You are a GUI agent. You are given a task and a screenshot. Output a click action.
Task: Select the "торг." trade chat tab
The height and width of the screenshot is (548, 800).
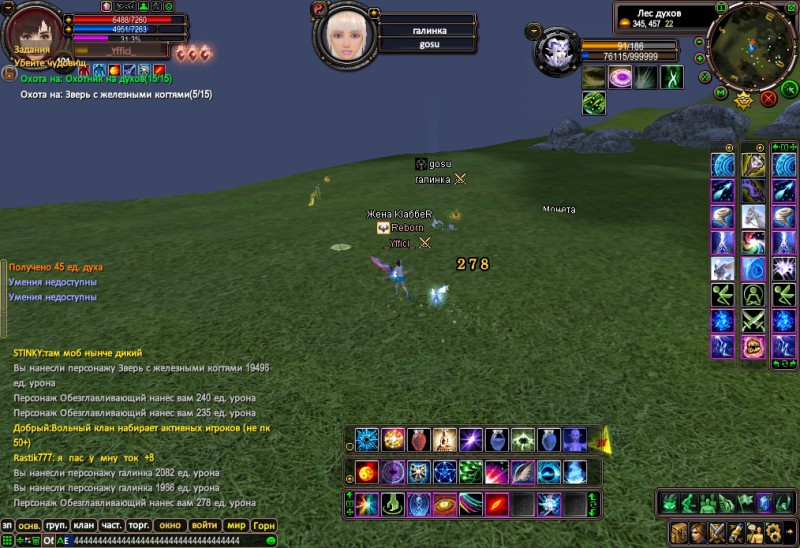click(x=140, y=525)
